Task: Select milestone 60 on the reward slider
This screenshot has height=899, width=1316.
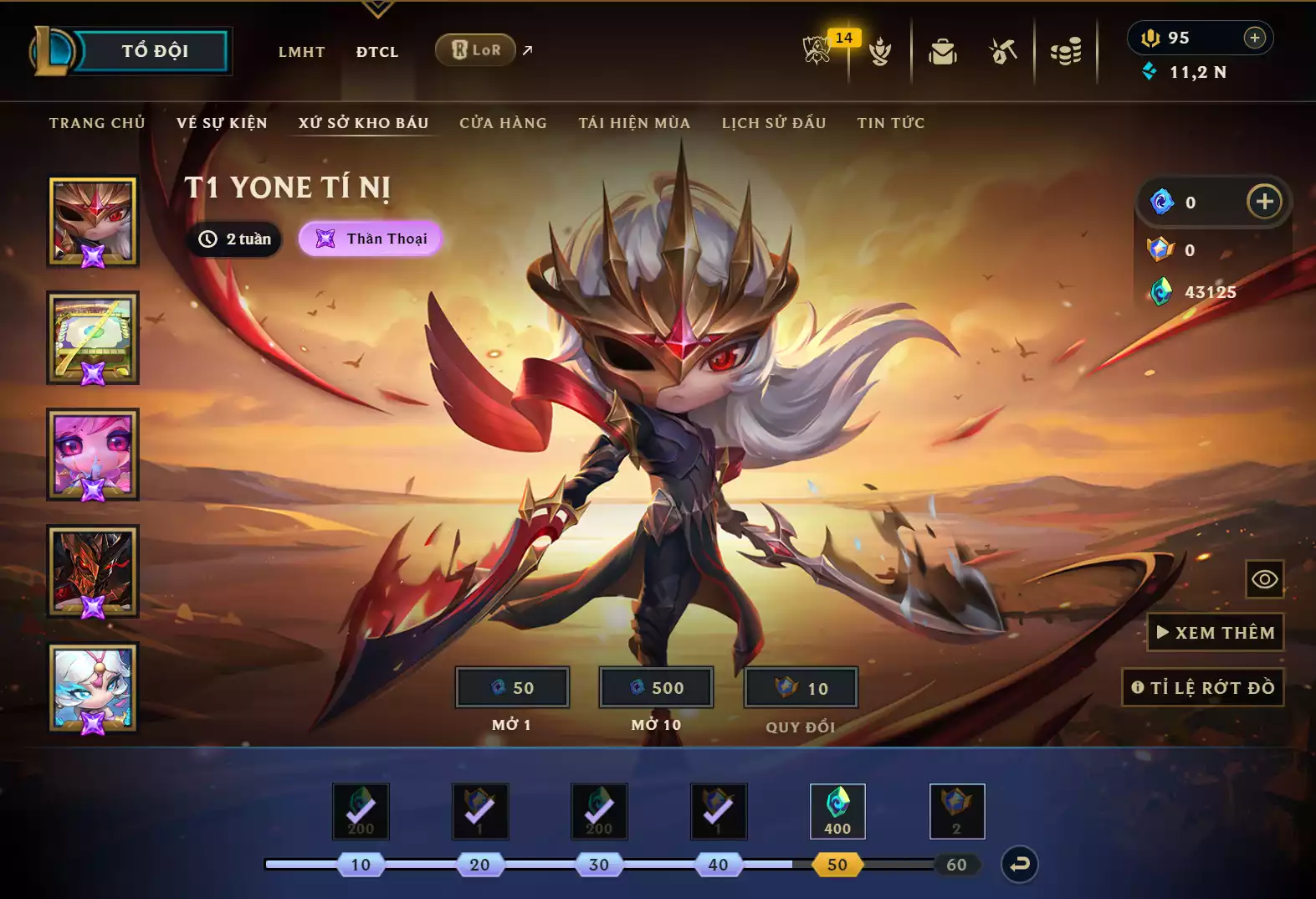Action: tap(957, 865)
